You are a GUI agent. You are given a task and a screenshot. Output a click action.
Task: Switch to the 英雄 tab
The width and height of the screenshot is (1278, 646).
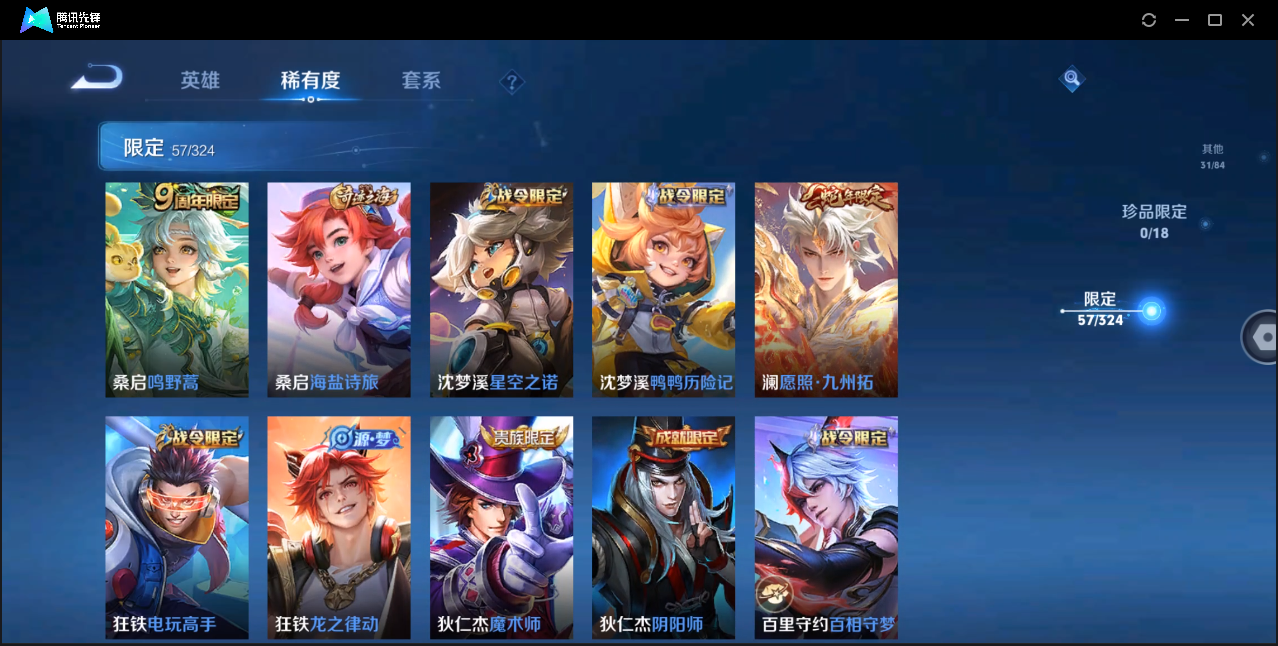[x=200, y=81]
